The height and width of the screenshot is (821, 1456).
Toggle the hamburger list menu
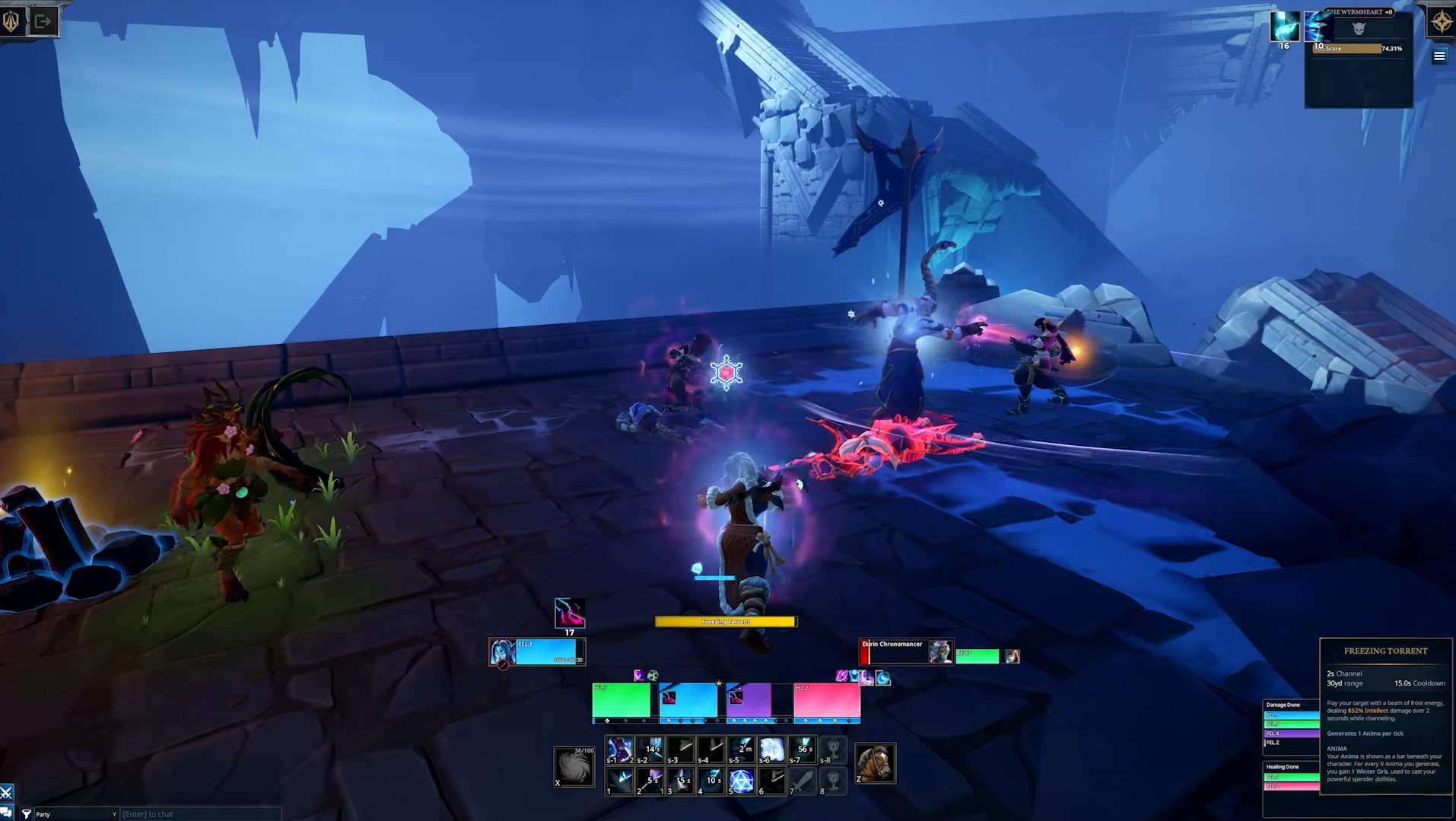pos(1439,56)
